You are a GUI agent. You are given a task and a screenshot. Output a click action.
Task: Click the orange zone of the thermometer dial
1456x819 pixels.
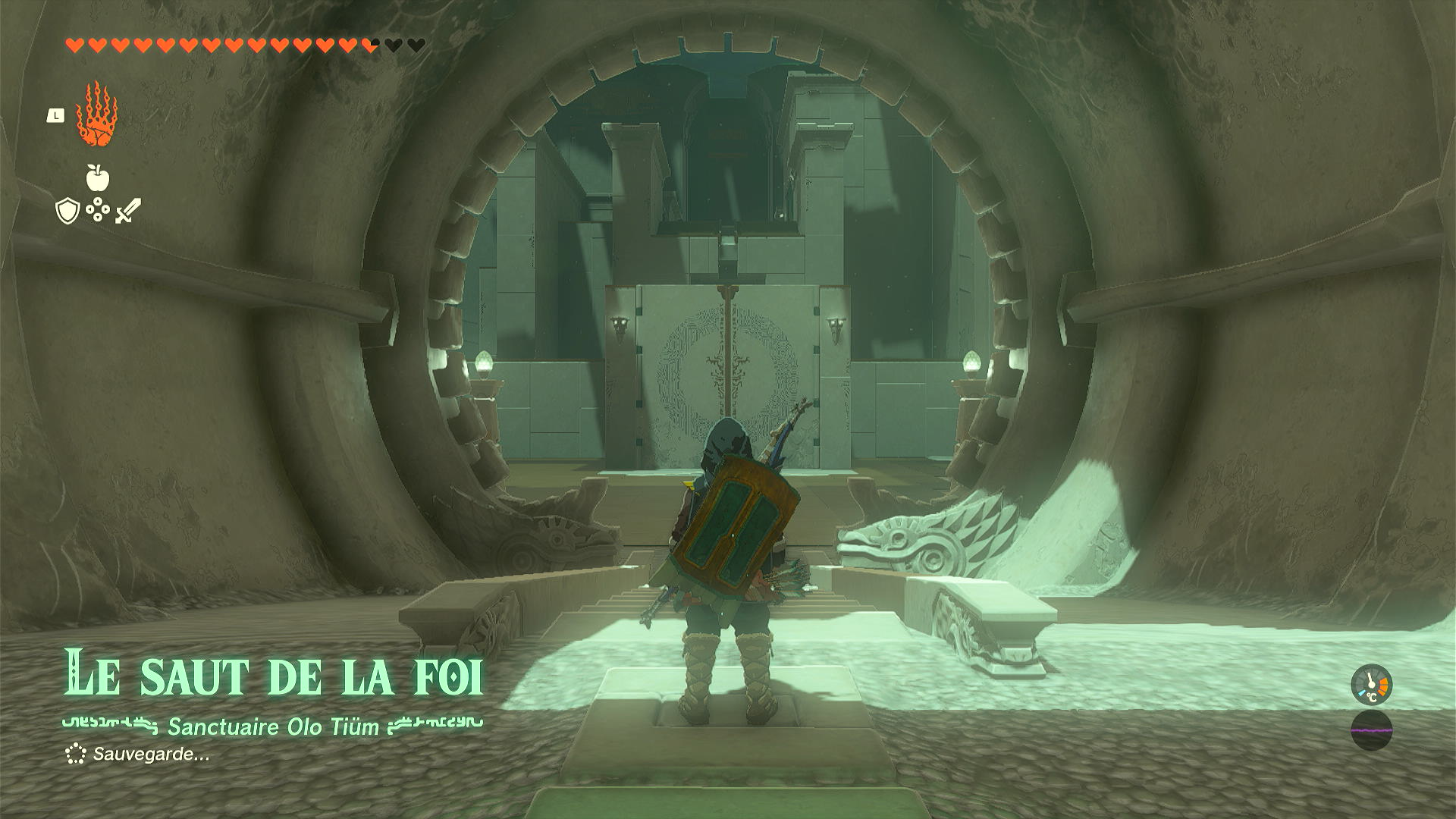click(x=1383, y=685)
